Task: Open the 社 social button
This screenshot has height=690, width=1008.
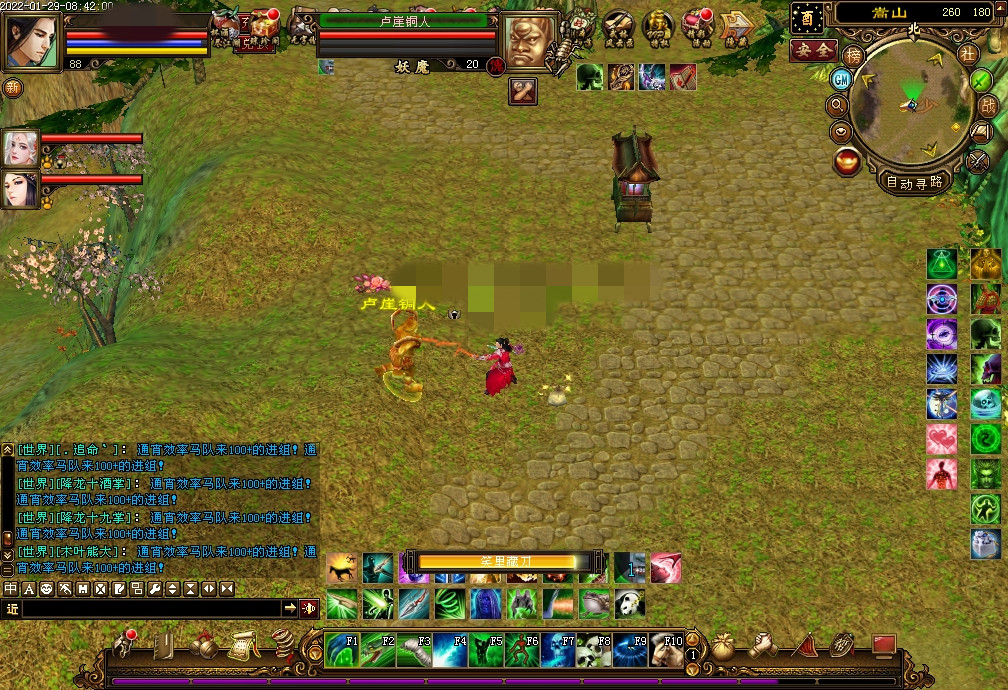Action: (x=966, y=53)
